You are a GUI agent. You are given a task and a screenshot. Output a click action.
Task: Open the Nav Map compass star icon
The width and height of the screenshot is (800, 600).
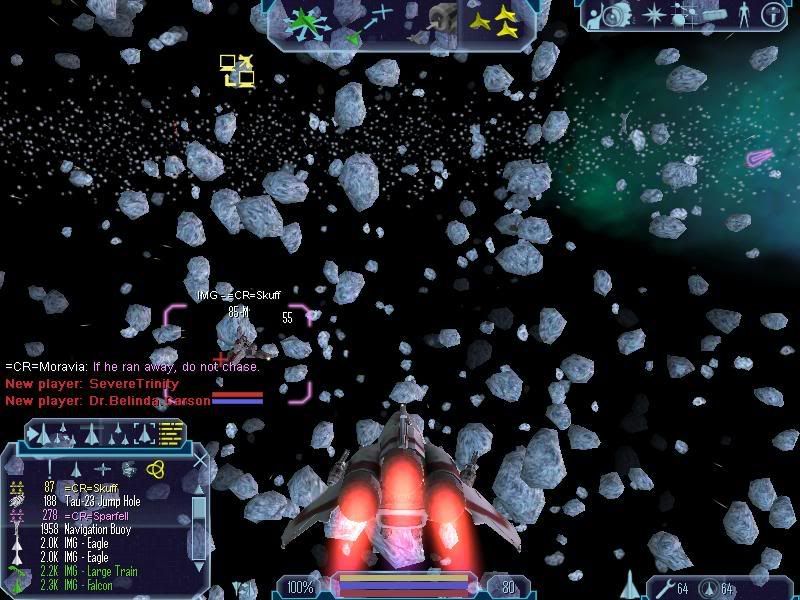655,15
